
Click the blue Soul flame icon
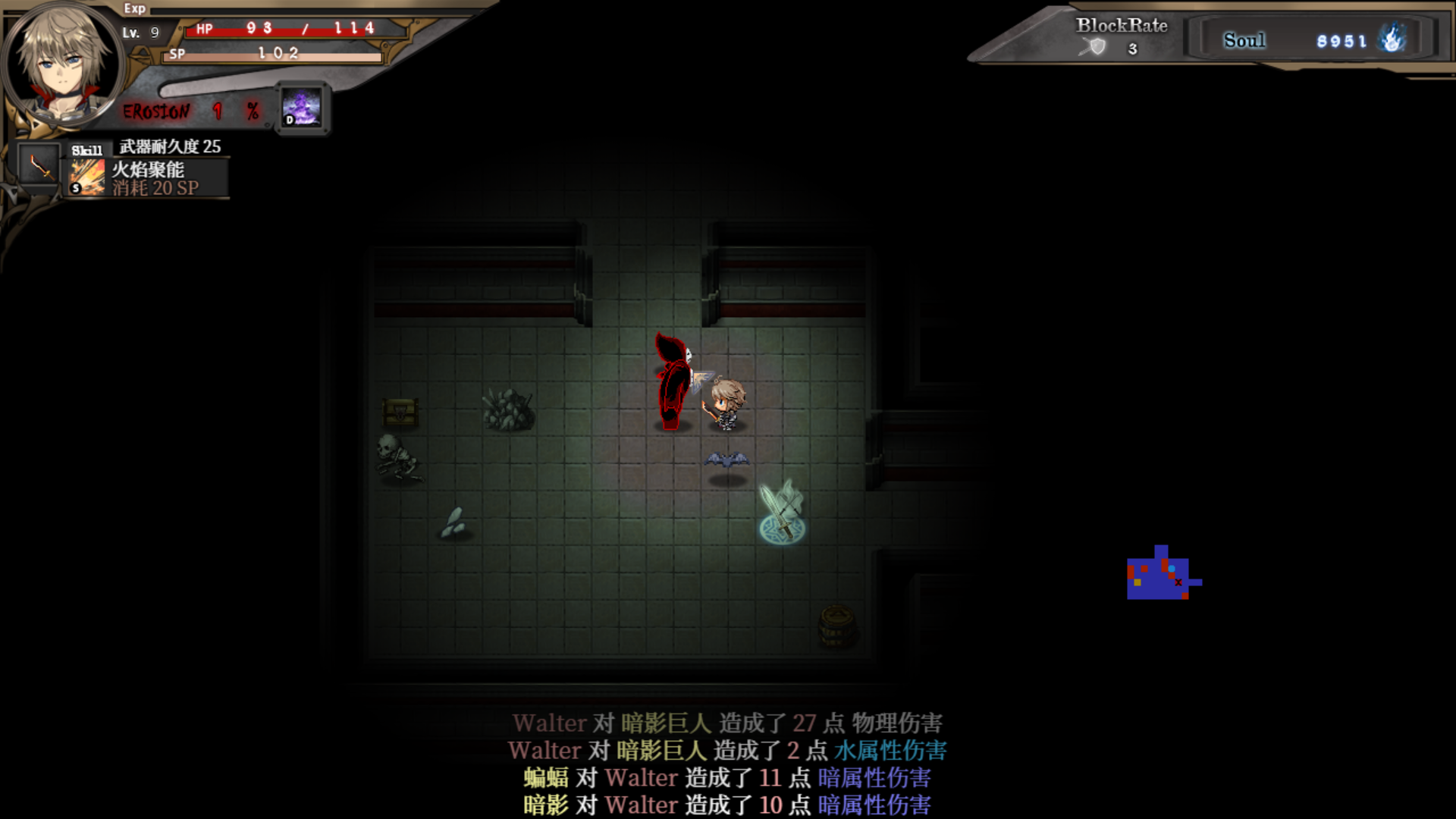(1392, 39)
